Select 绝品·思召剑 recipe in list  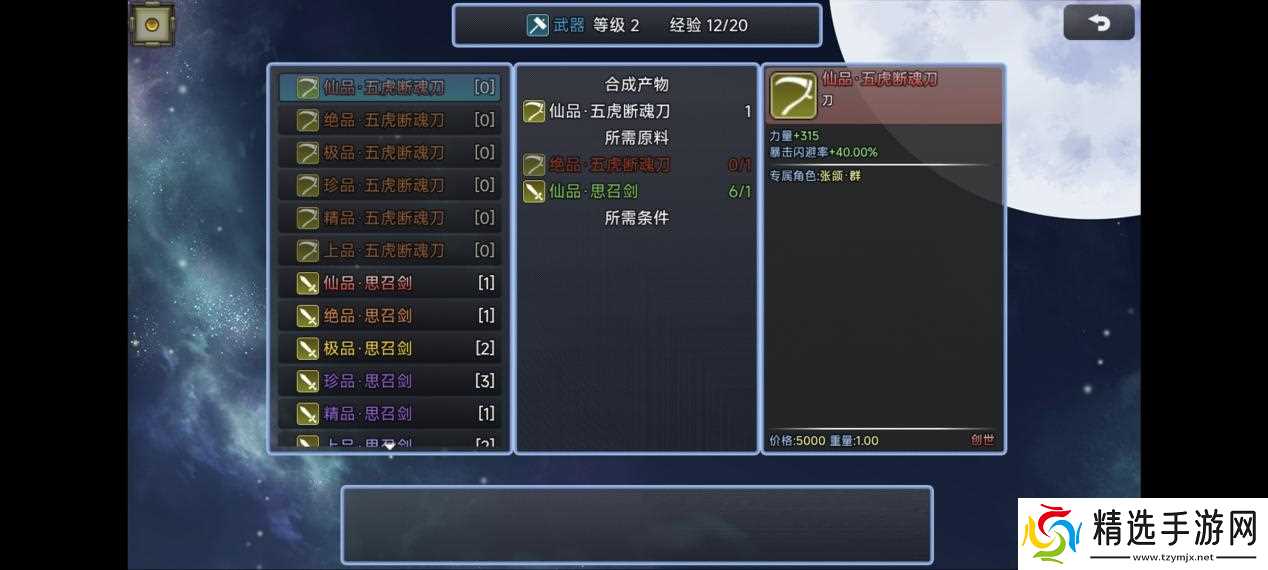(x=390, y=316)
